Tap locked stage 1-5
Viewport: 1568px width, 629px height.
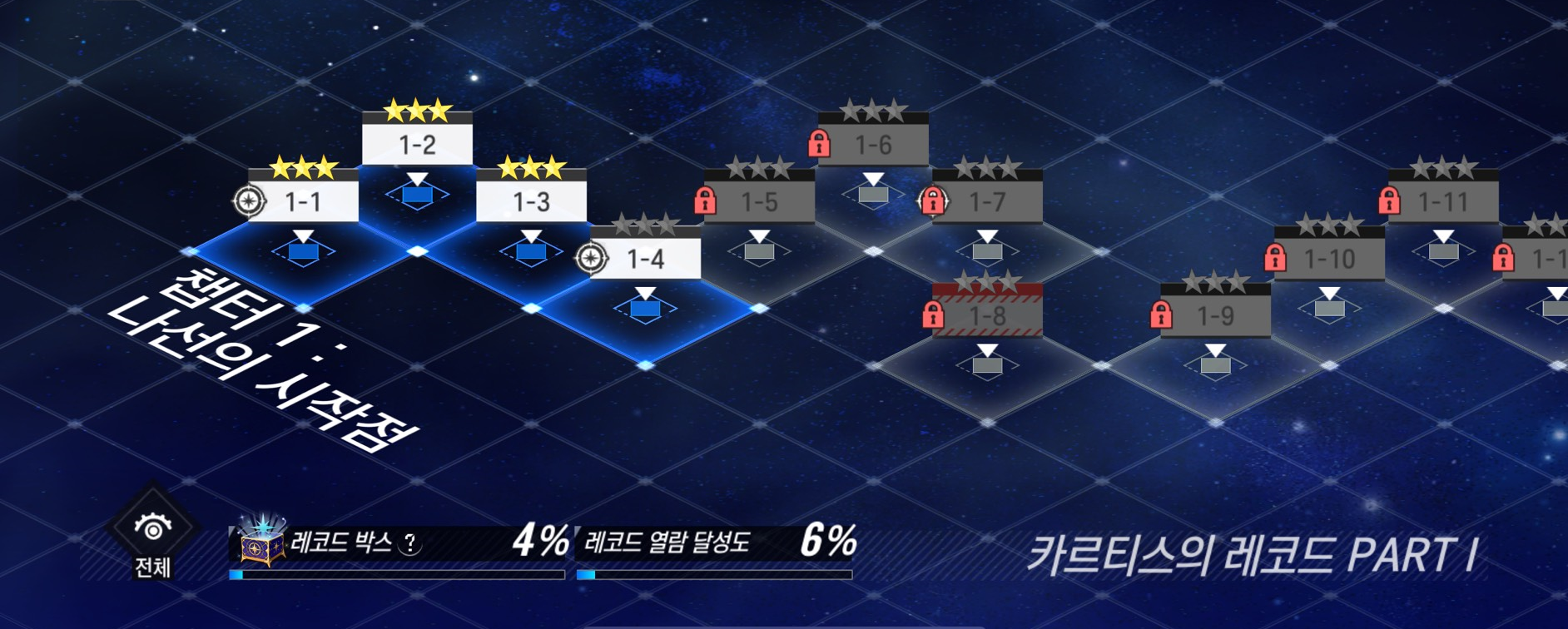[759, 202]
